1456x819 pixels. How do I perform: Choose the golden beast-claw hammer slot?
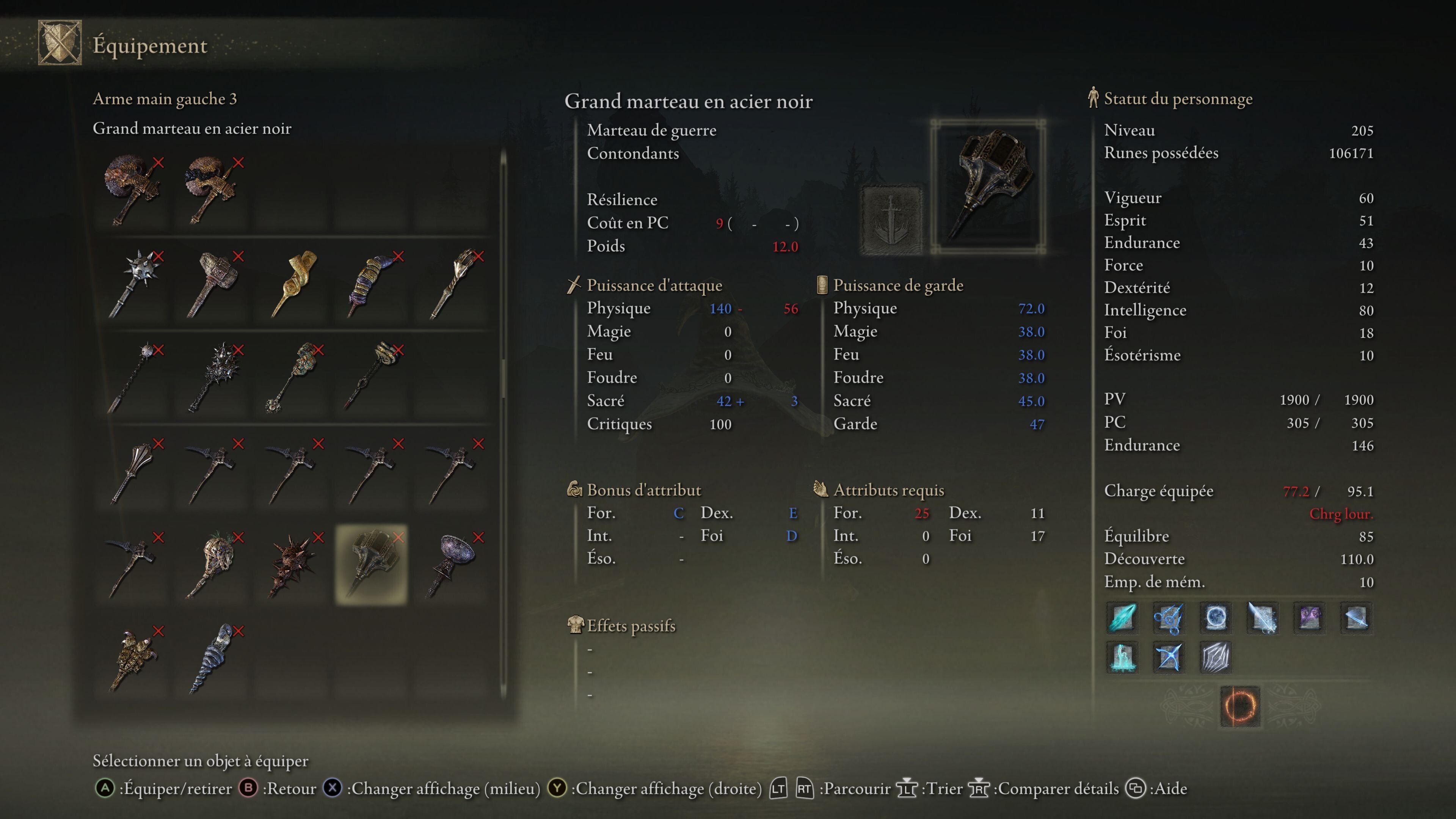click(136, 659)
